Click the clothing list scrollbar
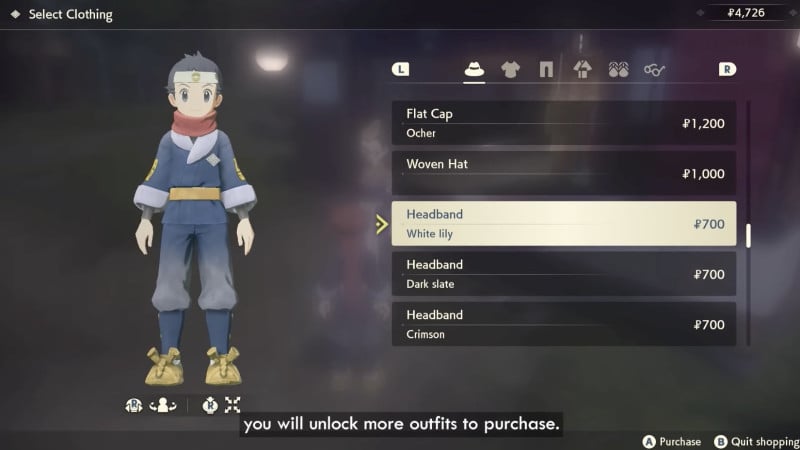This screenshot has height=450, width=800. coord(749,235)
